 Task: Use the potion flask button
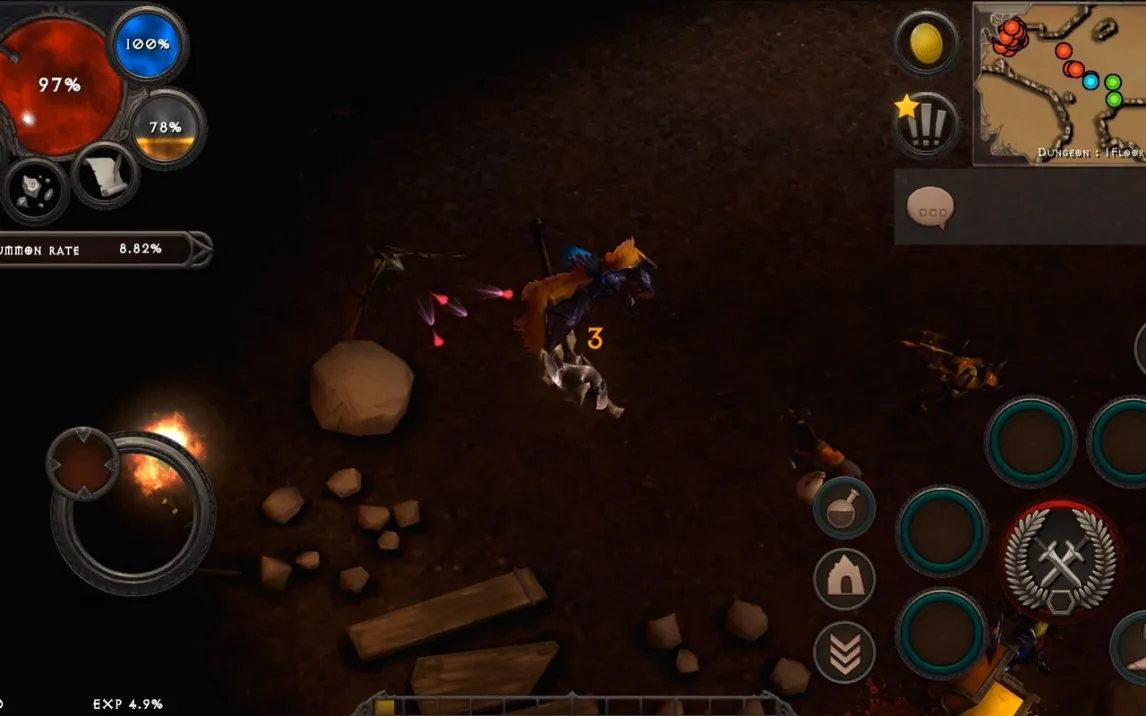pos(844,508)
